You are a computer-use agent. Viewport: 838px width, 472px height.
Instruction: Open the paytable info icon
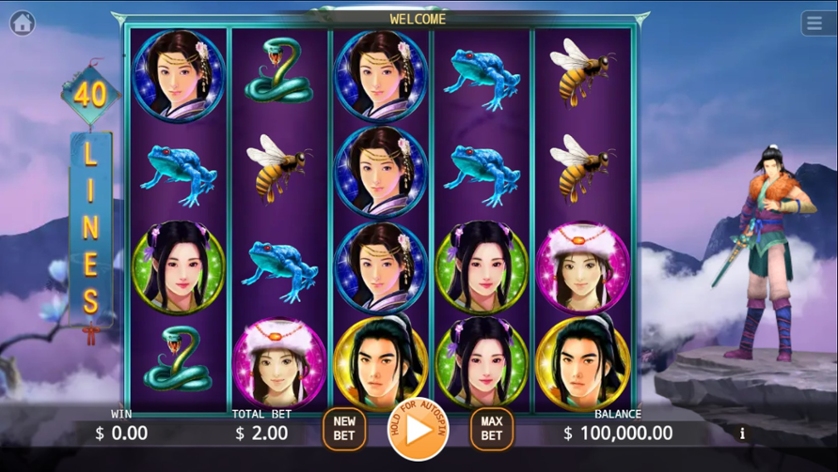pos(742,433)
